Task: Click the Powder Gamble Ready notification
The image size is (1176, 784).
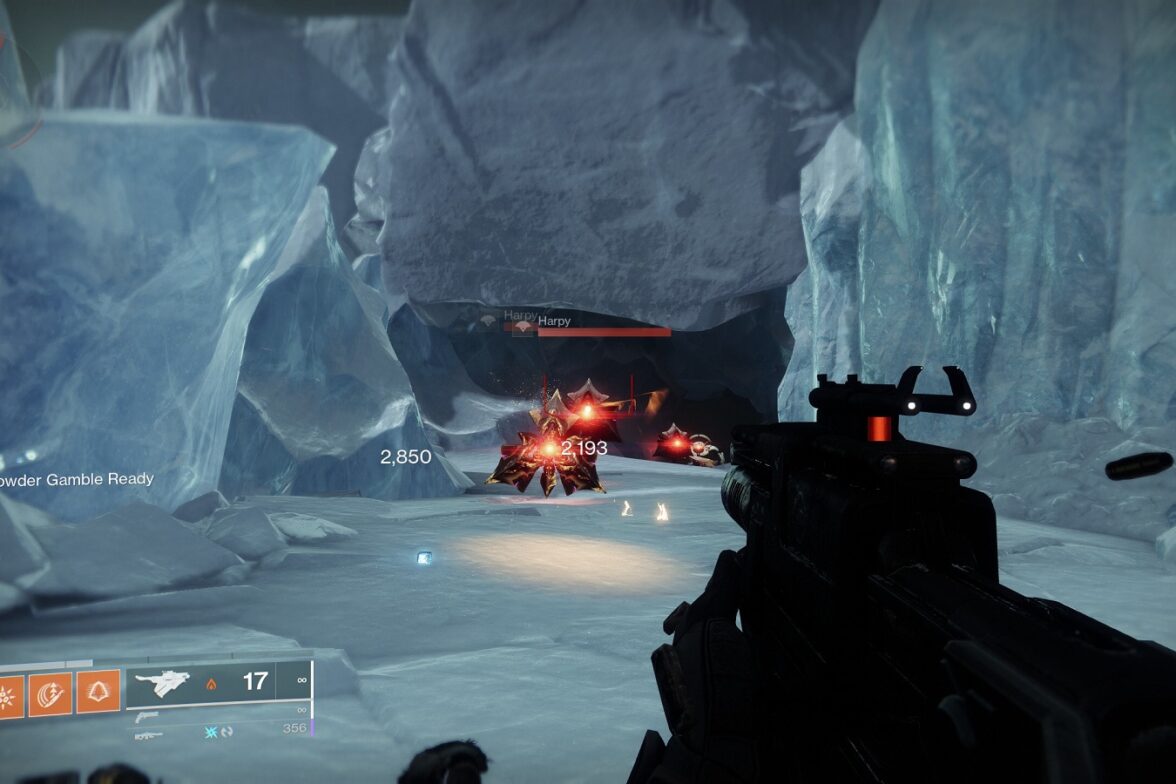Action: pyautogui.click(x=77, y=479)
